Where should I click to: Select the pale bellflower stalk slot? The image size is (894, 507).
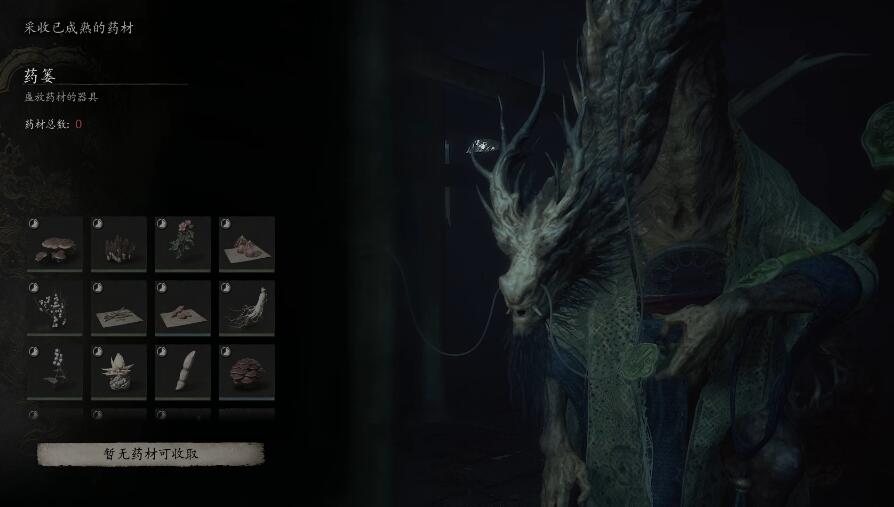click(x=55, y=372)
